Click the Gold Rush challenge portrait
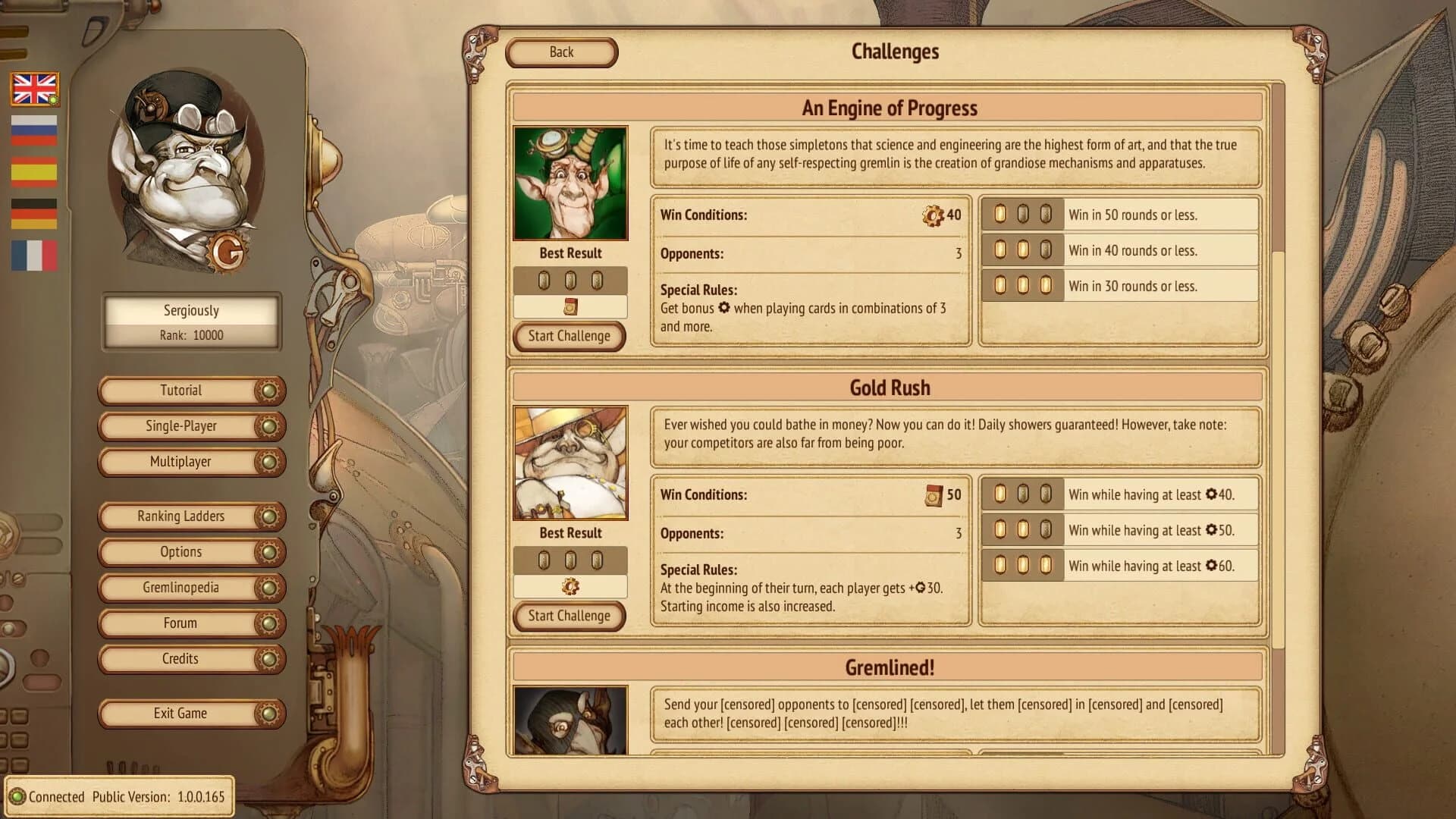Screen dimensions: 1456x819 (x=570, y=461)
